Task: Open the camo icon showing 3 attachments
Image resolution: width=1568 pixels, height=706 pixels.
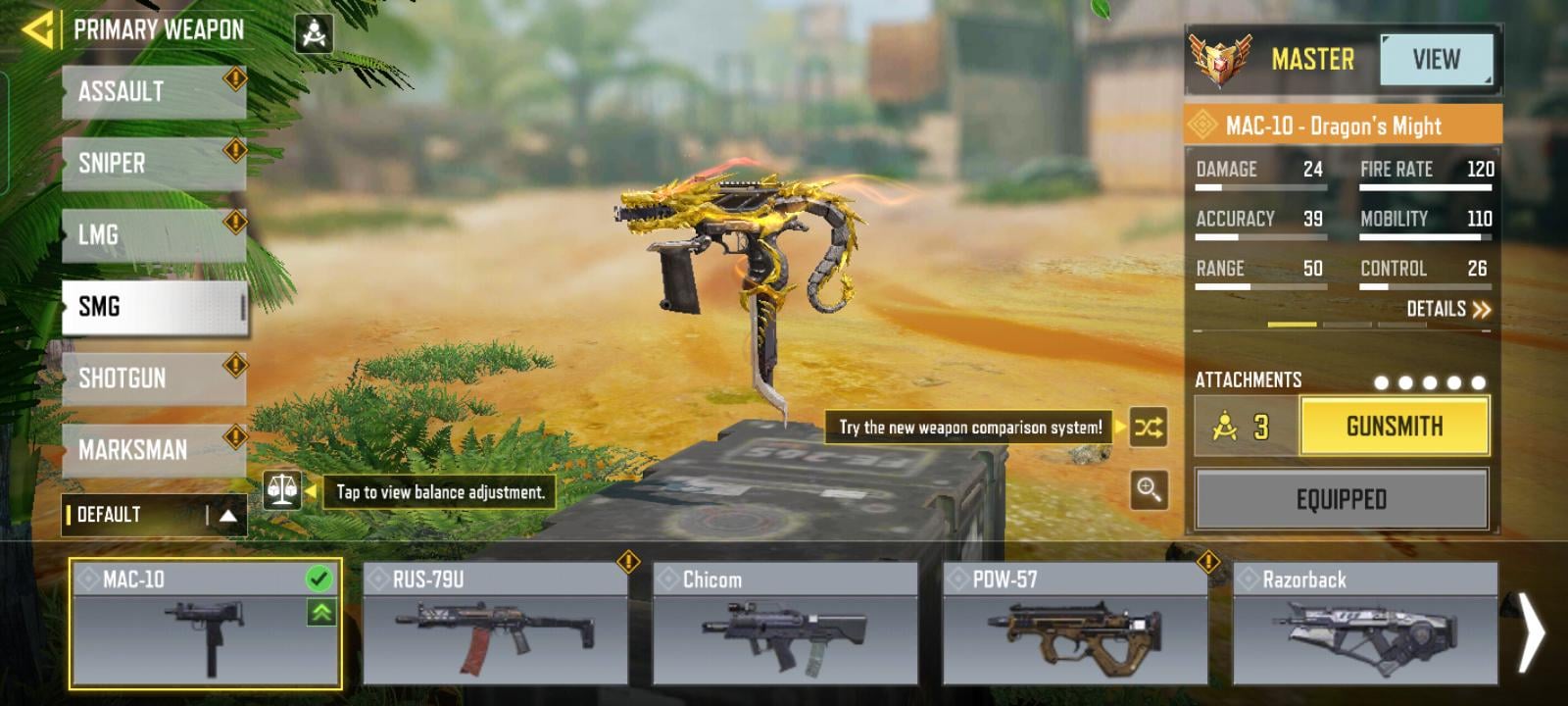Action: tap(1242, 426)
